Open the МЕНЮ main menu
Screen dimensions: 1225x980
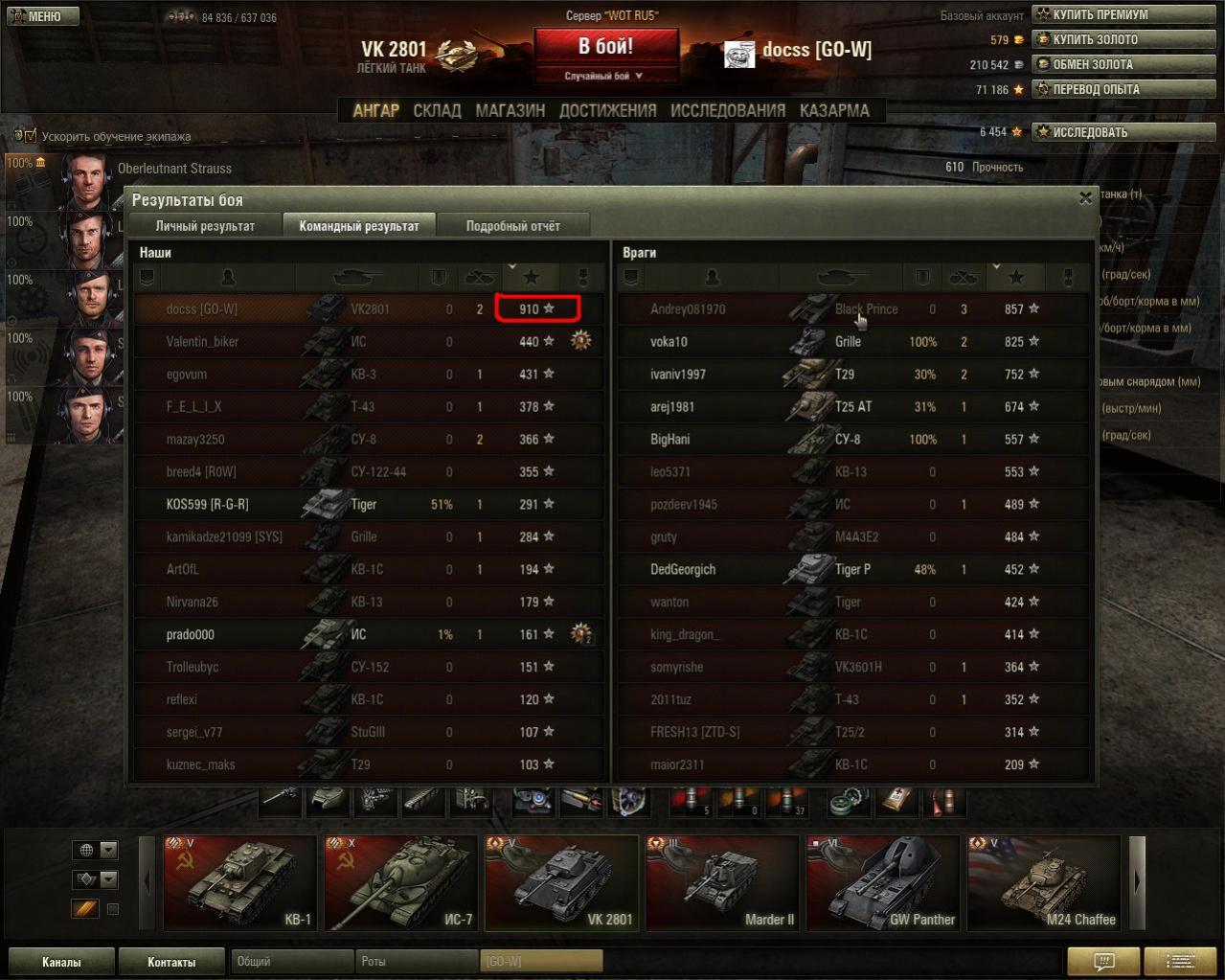(x=40, y=16)
